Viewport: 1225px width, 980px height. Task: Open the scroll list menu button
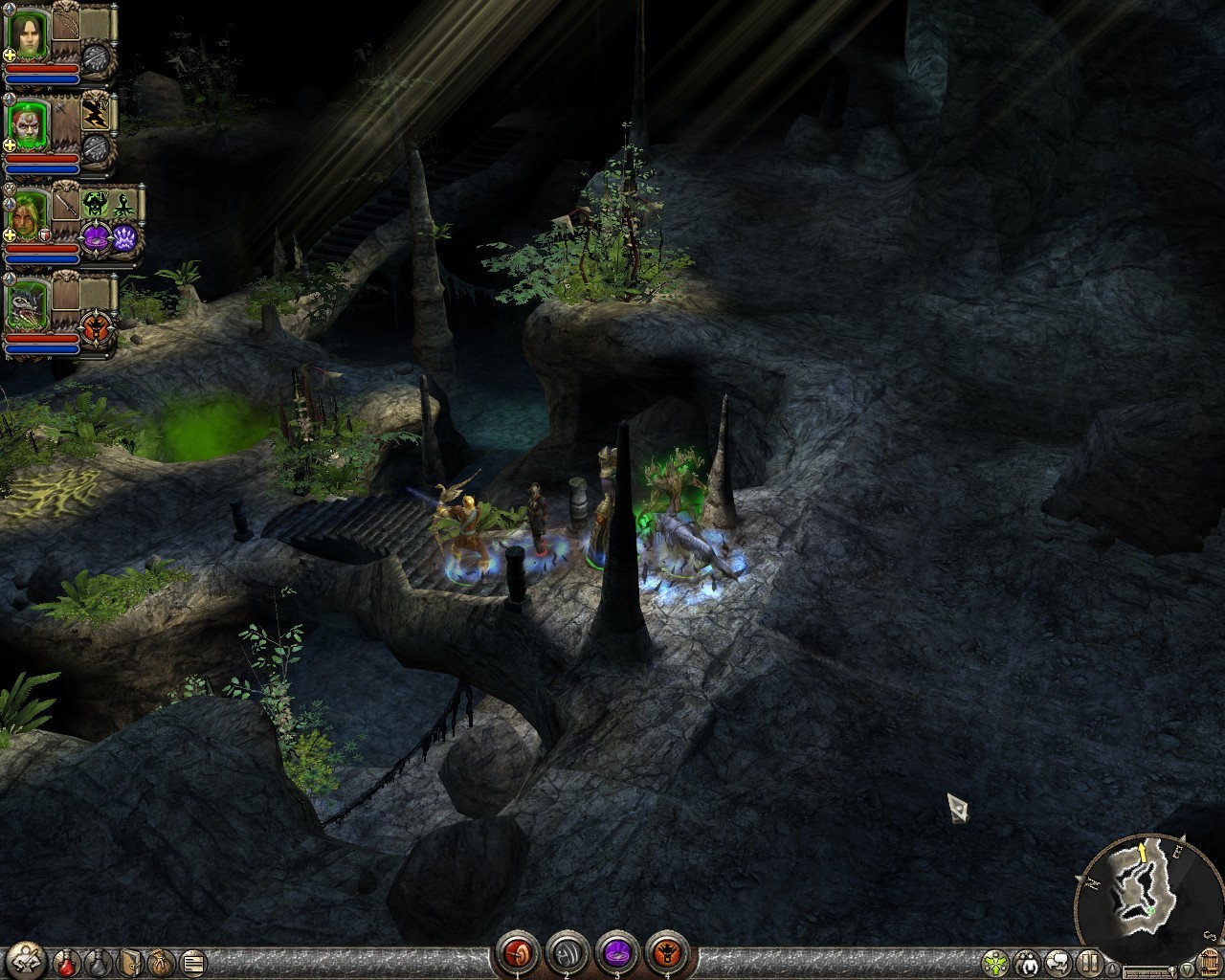pyautogui.click(x=192, y=961)
